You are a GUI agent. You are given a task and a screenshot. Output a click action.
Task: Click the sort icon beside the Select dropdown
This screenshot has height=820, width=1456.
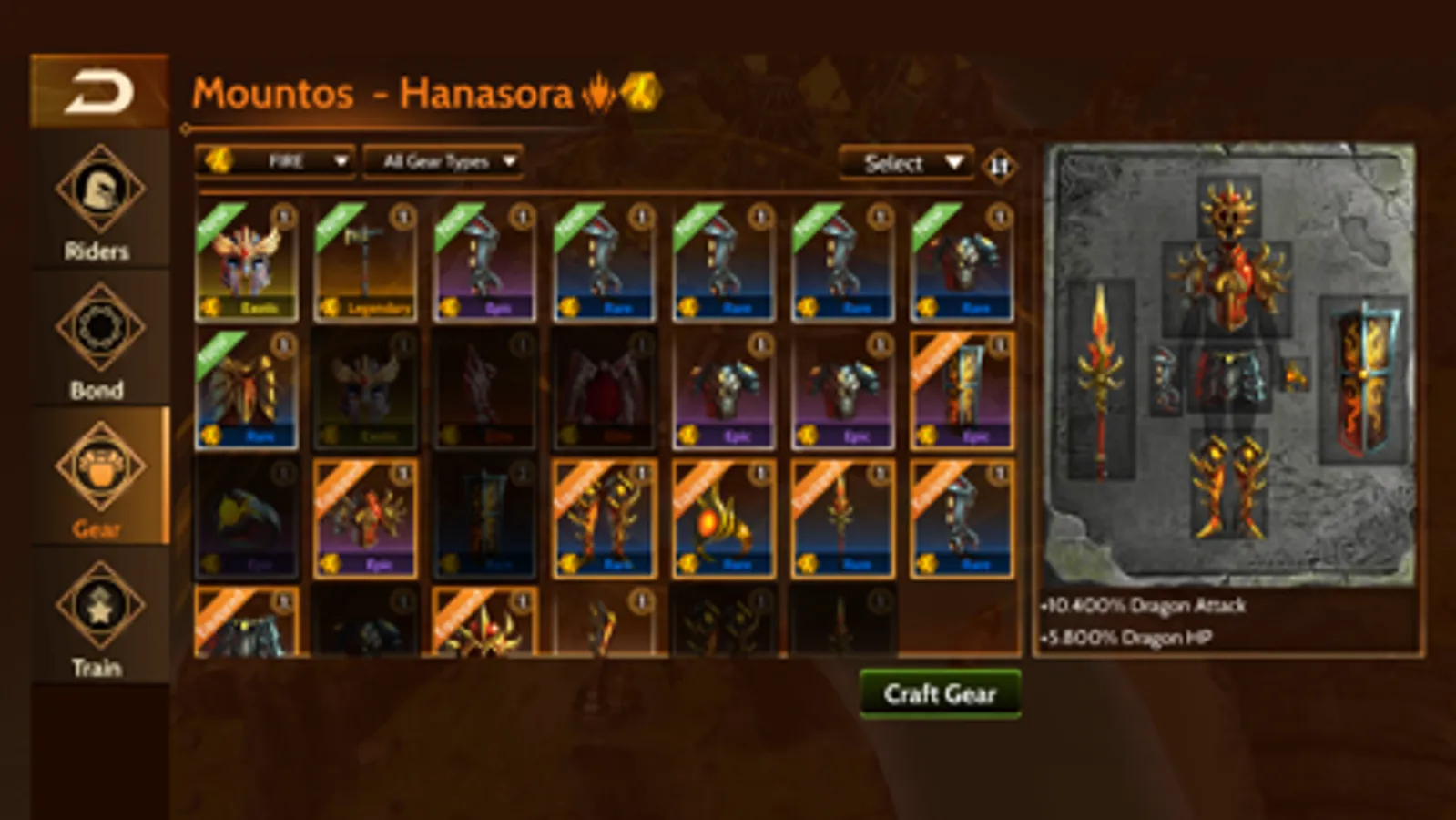(998, 167)
